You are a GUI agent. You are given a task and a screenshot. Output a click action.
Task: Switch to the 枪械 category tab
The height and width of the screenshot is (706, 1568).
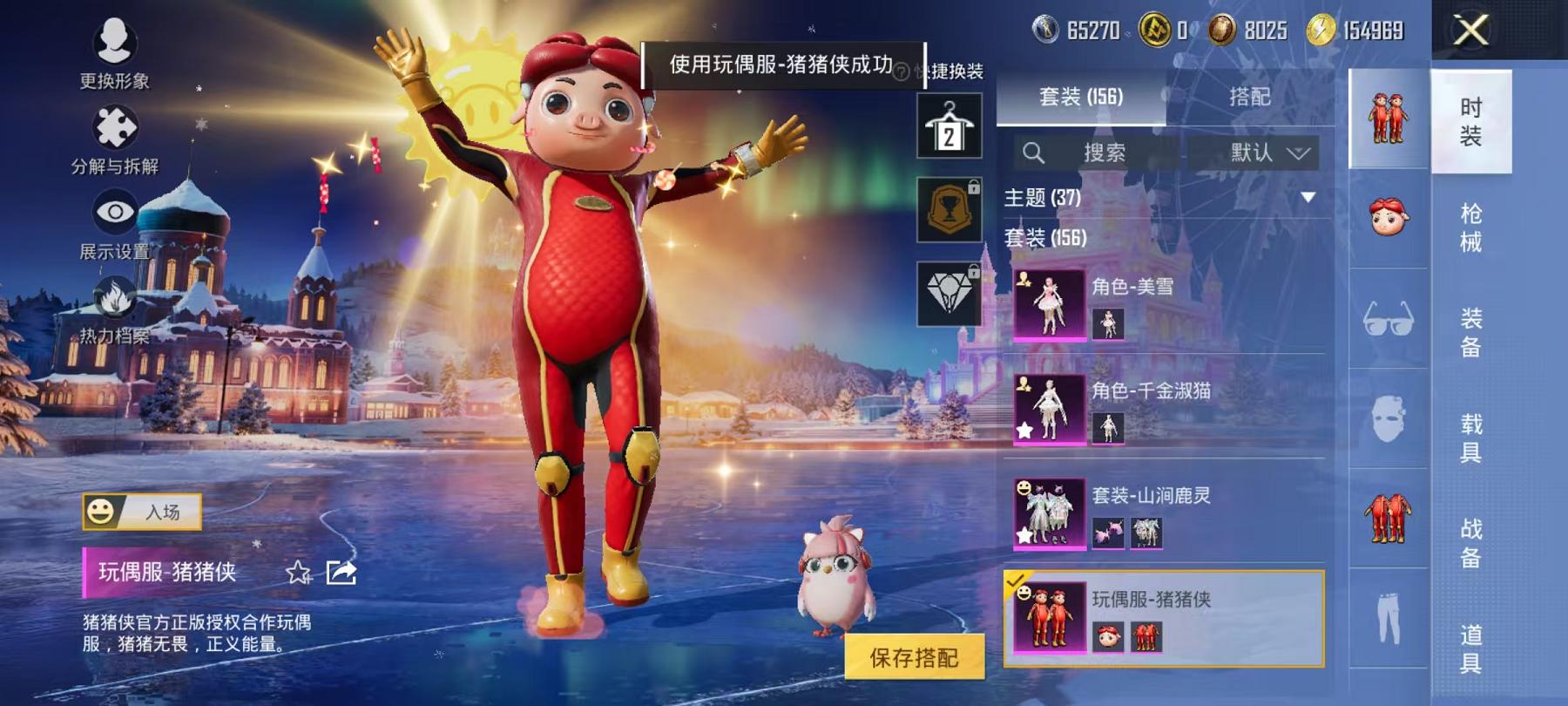coord(1472,225)
